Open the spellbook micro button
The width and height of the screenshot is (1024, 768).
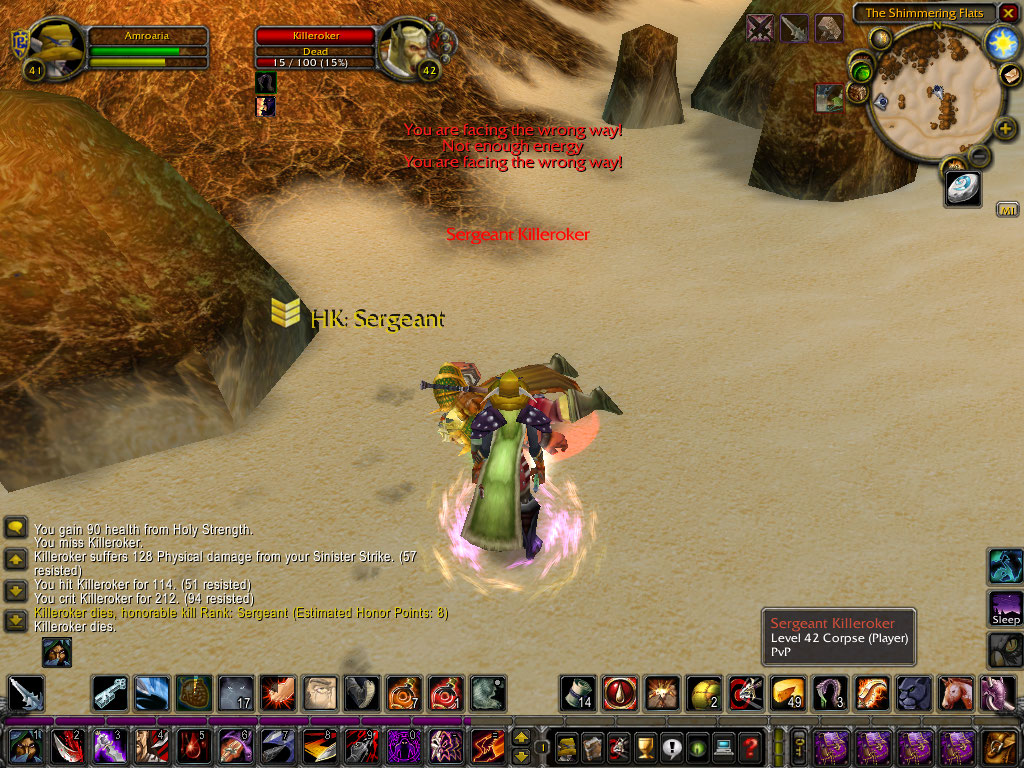click(593, 746)
